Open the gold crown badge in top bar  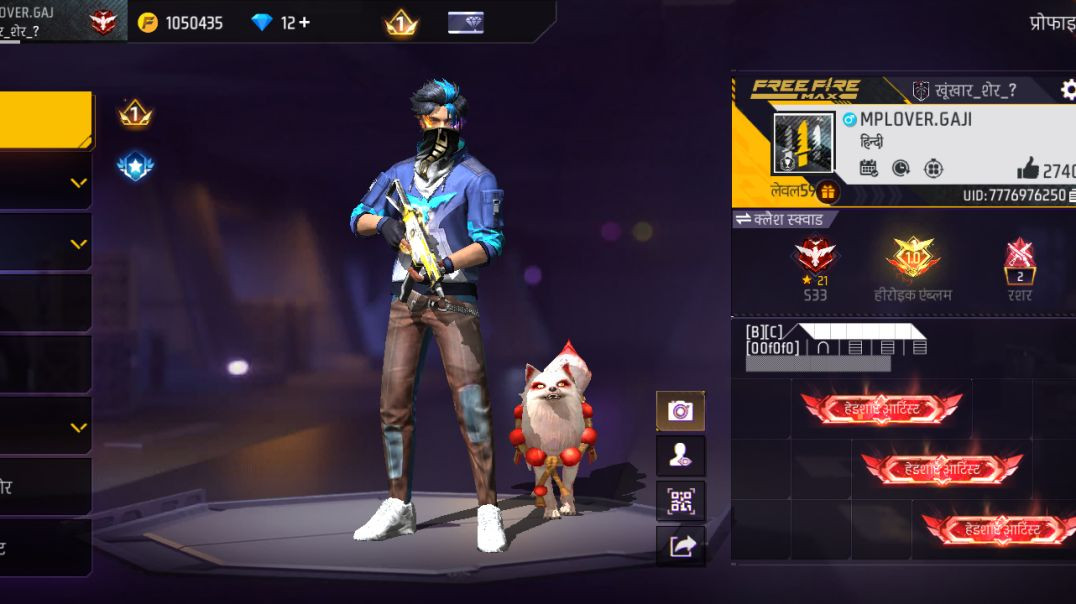[401, 23]
